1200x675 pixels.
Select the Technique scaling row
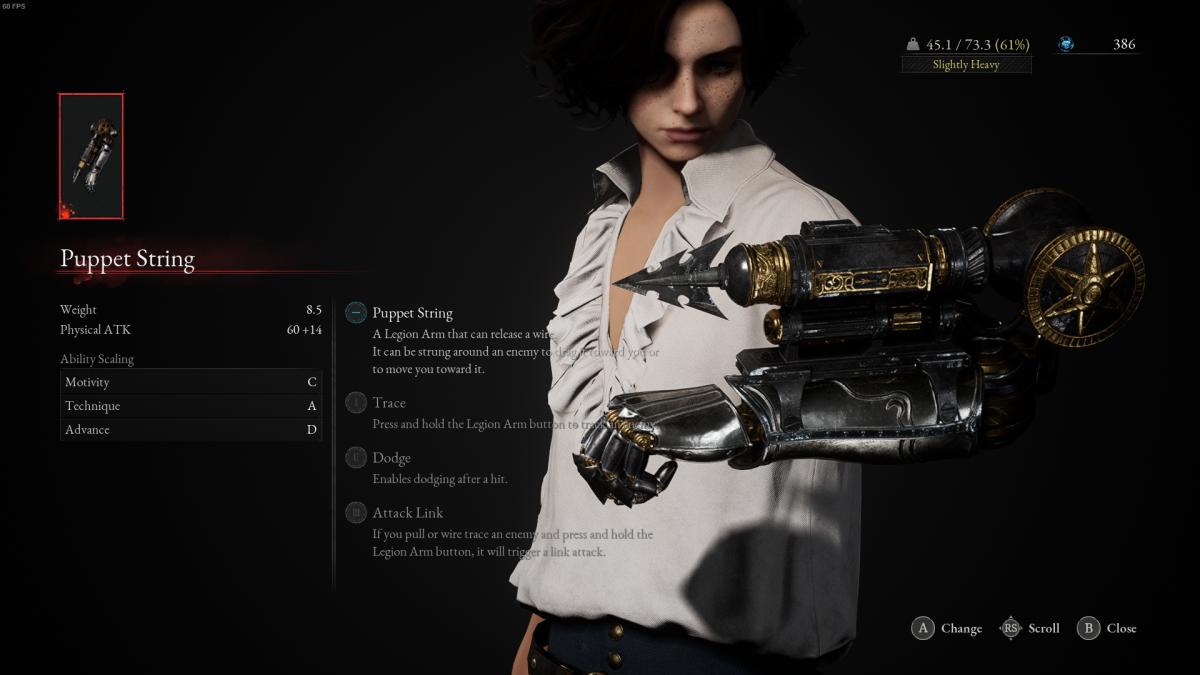(x=190, y=406)
